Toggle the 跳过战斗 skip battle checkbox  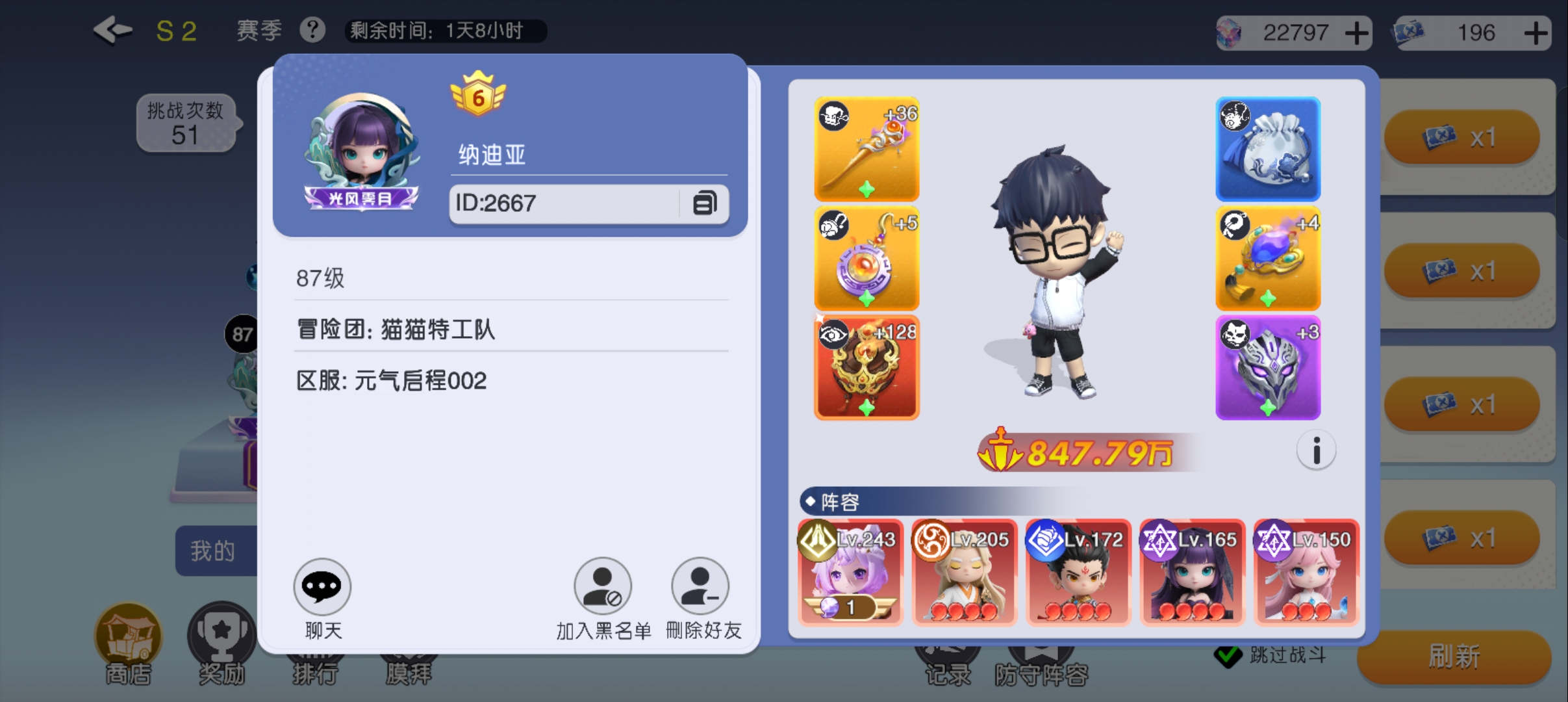click(x=1229, y=656)
